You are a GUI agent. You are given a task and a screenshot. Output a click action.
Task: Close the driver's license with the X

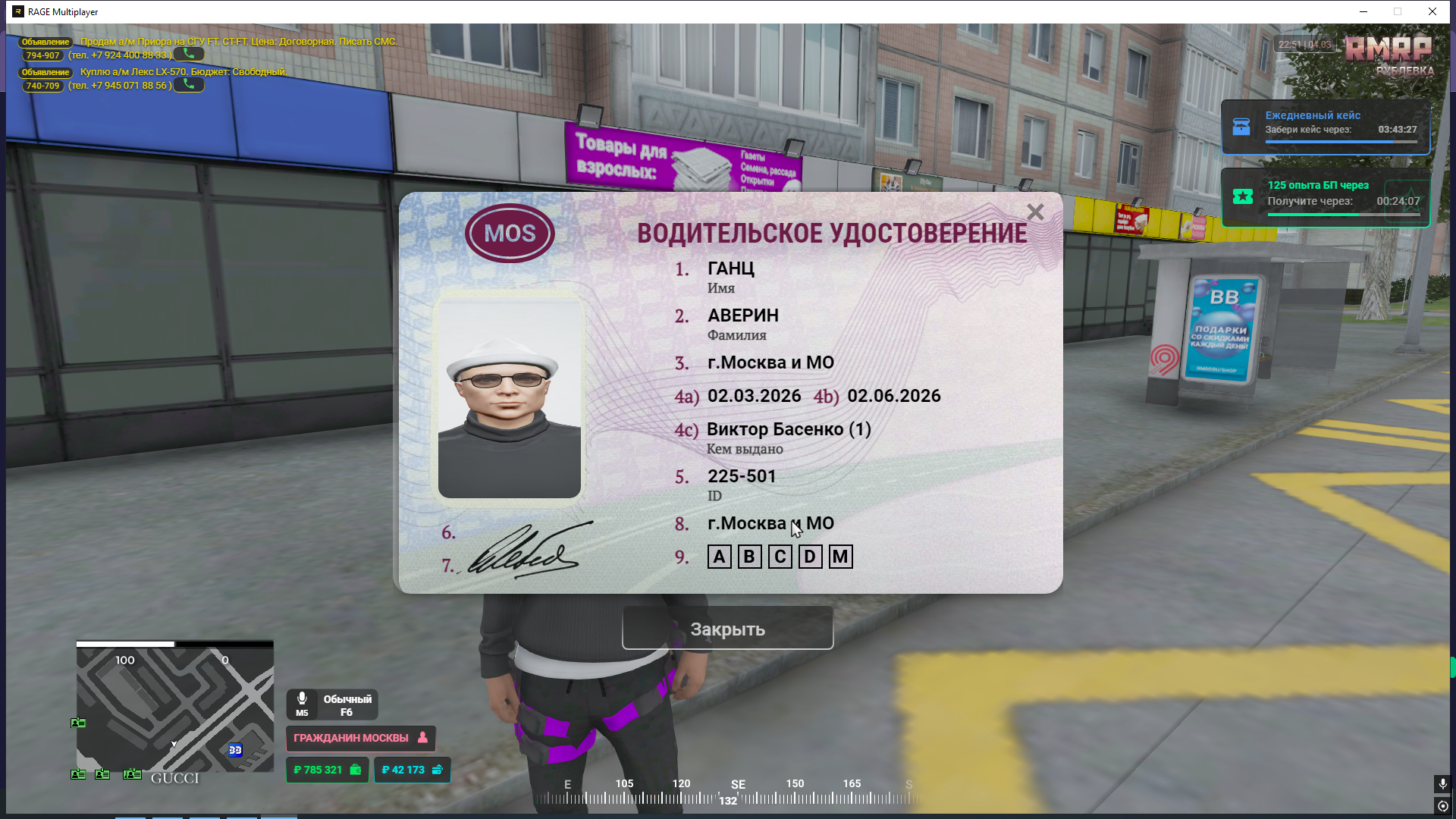pyautogui.click(x=1035, y=212)
